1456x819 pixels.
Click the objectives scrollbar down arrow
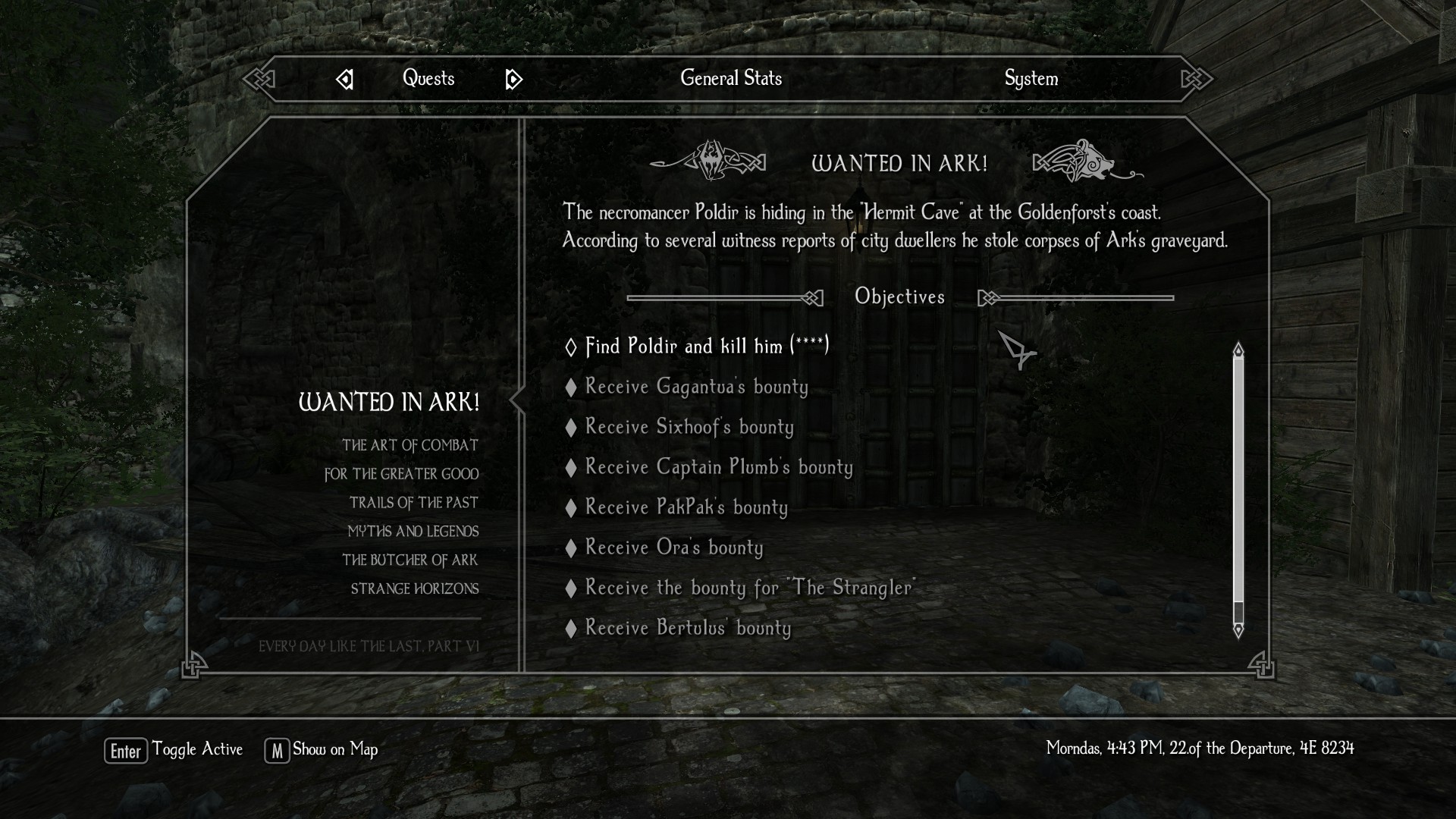click(1238, 630)
